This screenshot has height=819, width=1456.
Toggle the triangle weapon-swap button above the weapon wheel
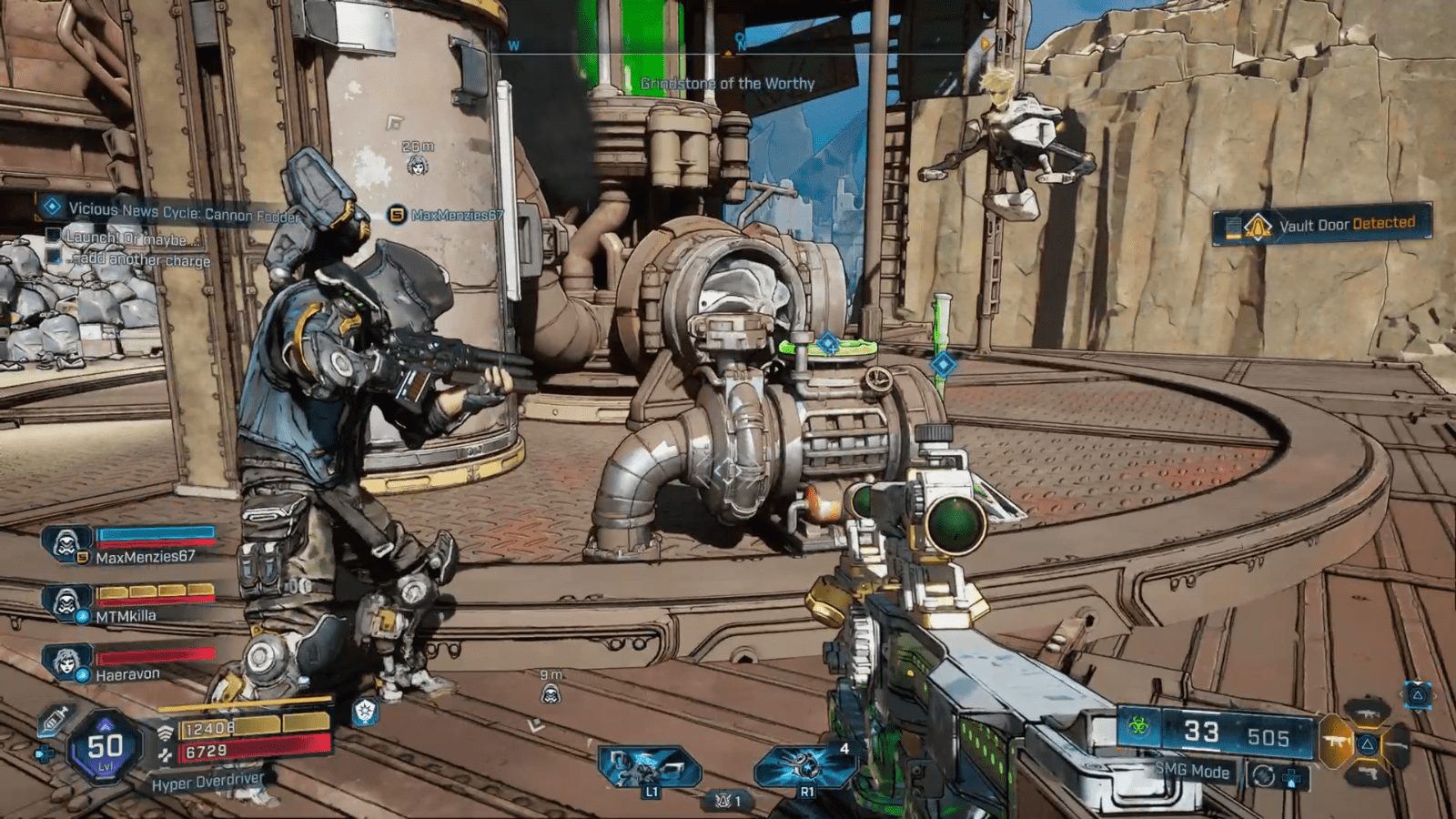pos(1418,694)
